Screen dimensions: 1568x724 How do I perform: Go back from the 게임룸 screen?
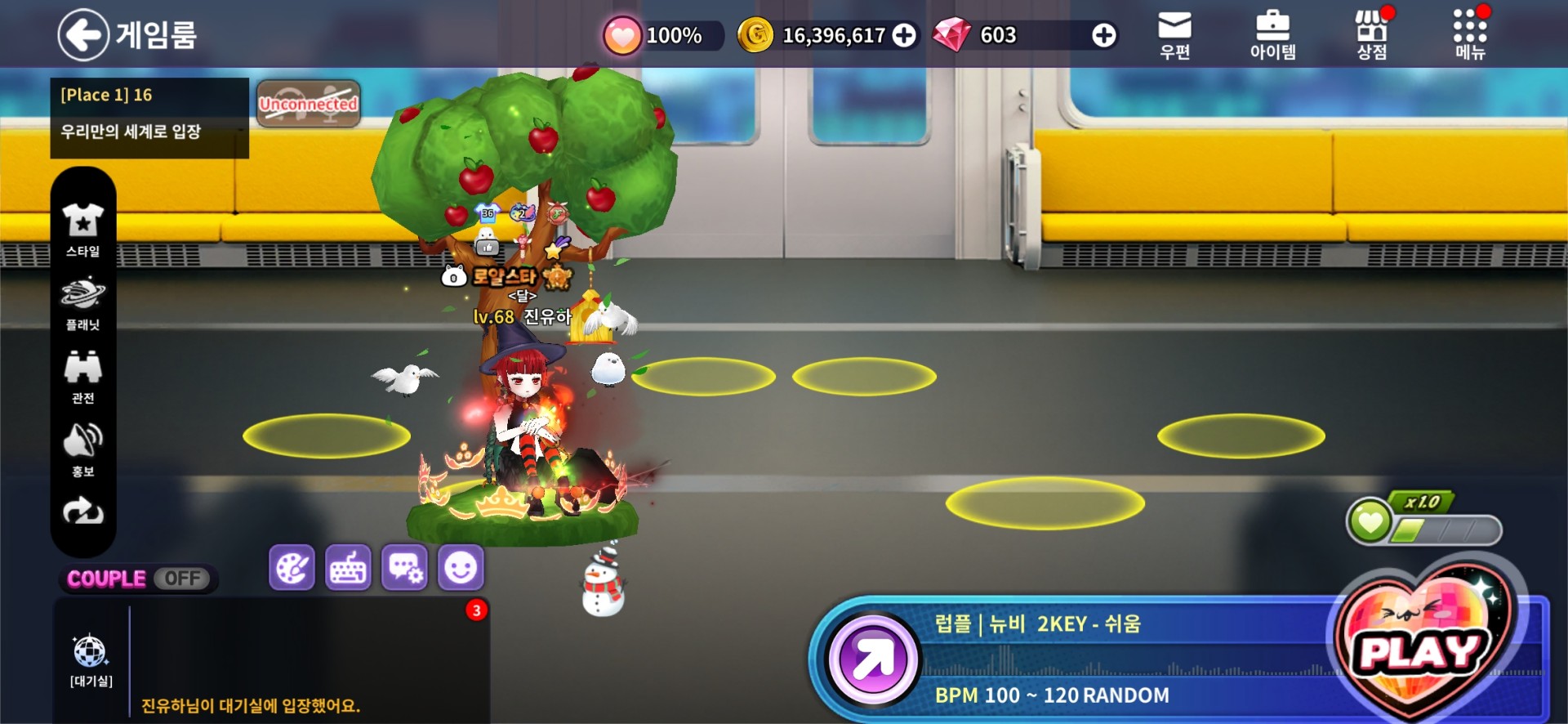(83, 35)
